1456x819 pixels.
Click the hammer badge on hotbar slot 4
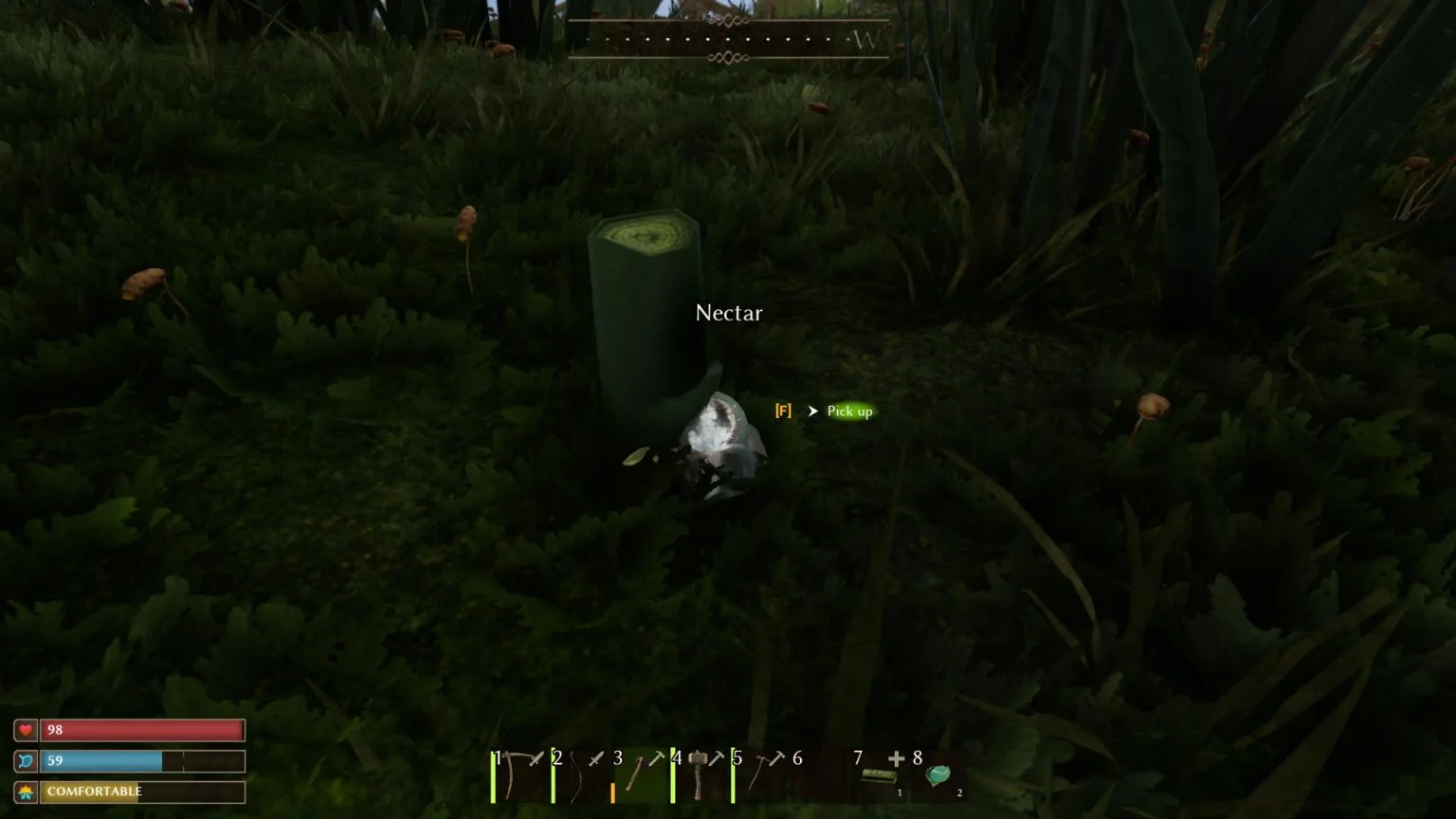click(718, 756)
